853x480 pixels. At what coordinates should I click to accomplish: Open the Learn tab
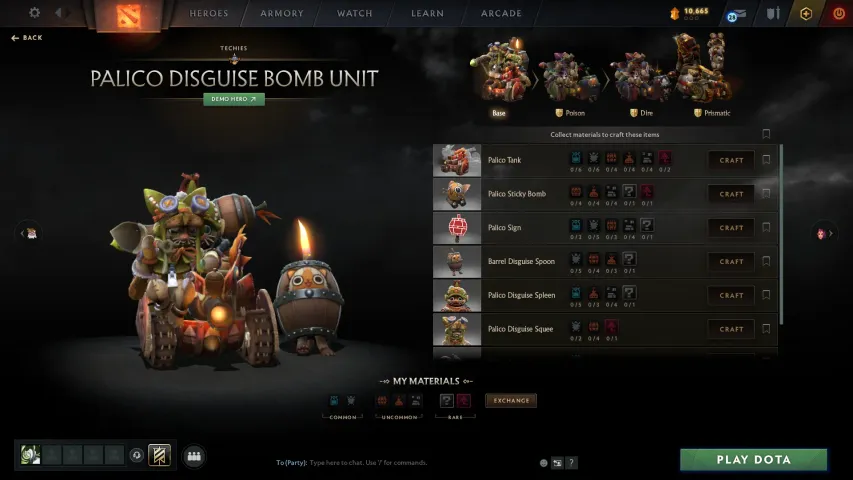(427, 14)
